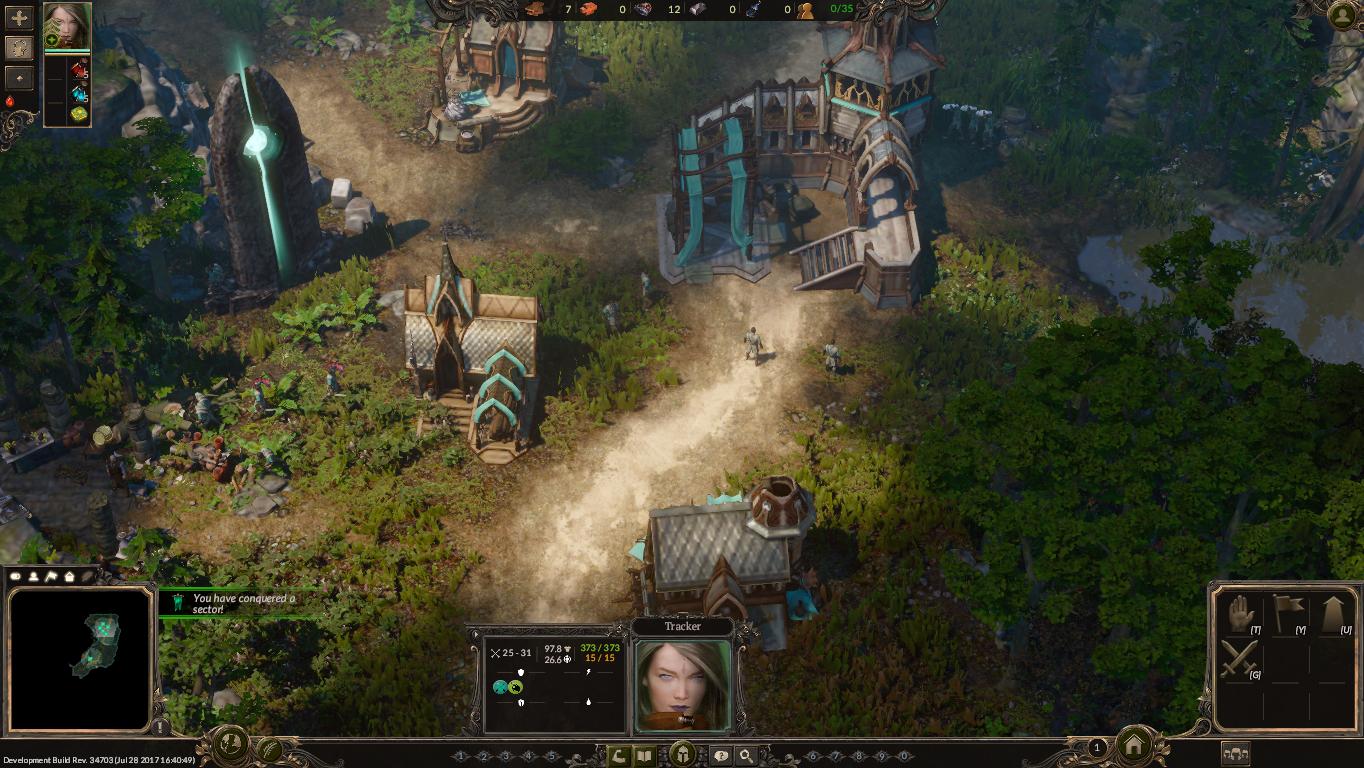Open the book journal button
1364x768 pixels.
click(x=646, y=756)
